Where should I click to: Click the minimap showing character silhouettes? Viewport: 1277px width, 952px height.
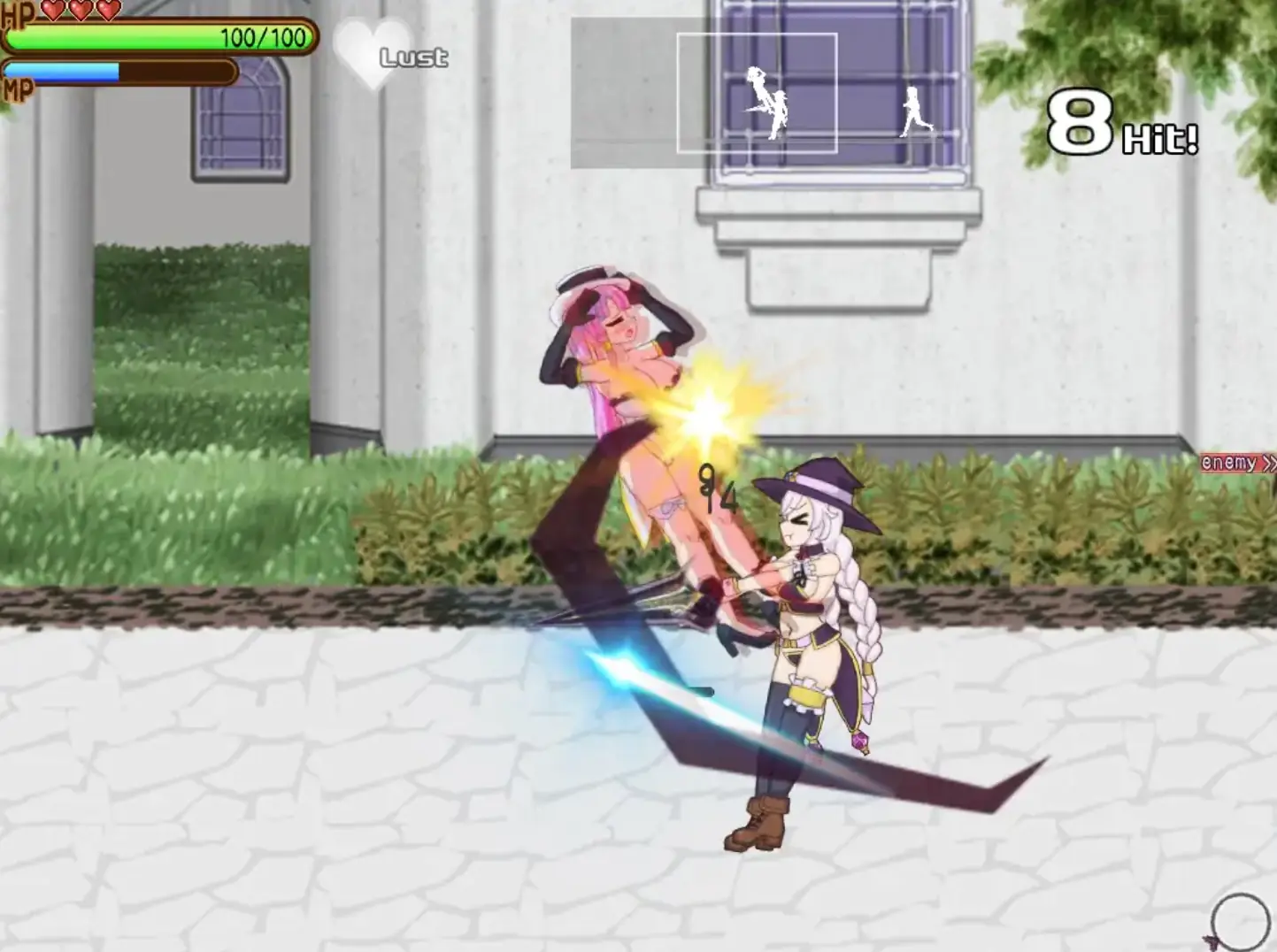tap(766, 93)
